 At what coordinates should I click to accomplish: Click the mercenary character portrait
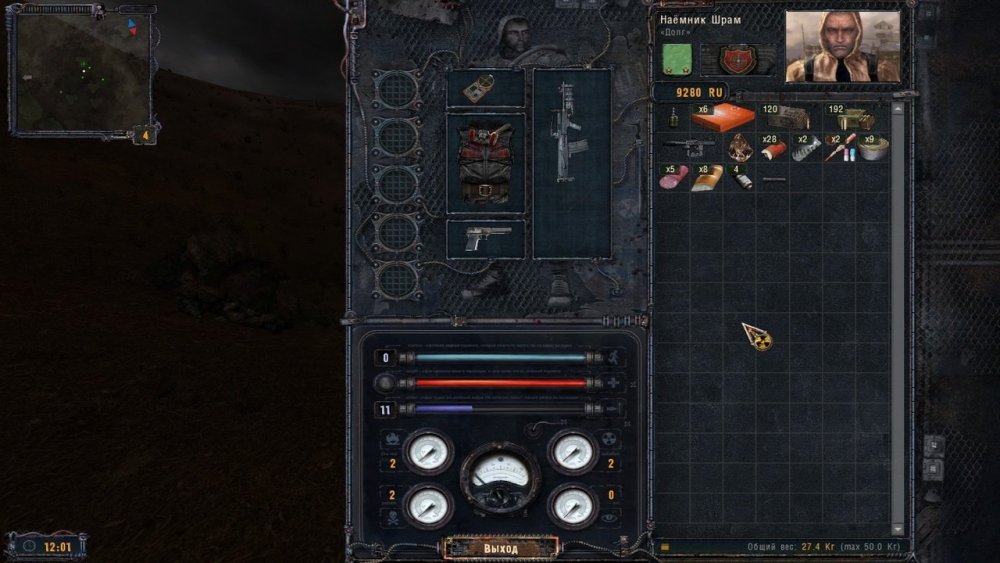(x=842, y=46)
